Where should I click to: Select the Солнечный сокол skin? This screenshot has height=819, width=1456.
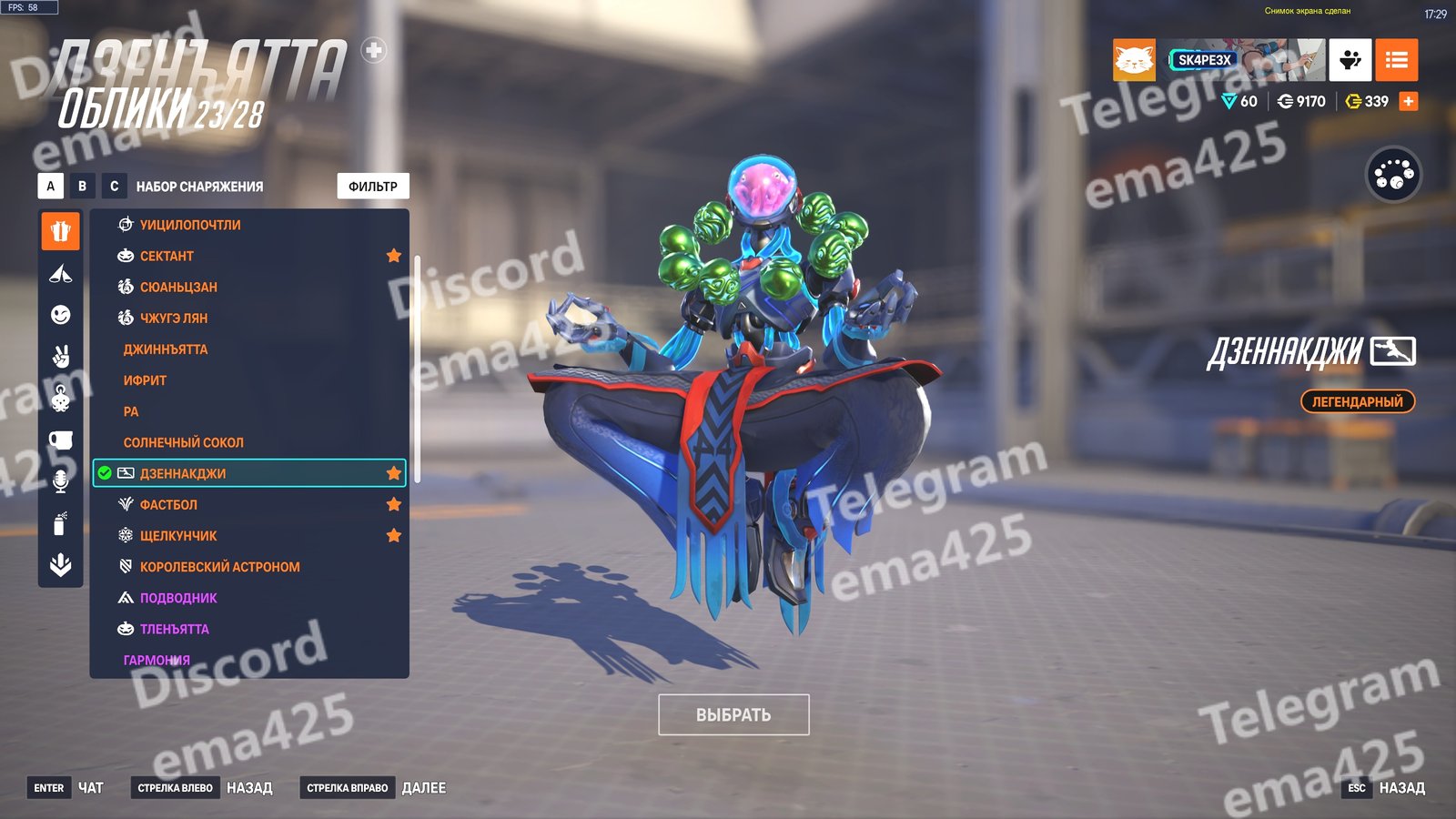pyautogui.click(x=184, y=442)
